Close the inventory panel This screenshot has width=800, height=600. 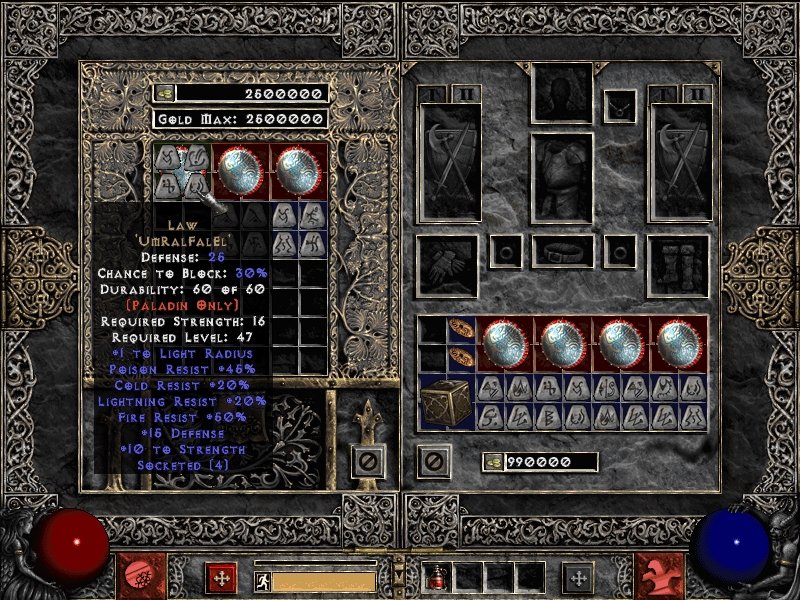pyautogui.click(x=433, y=461)
